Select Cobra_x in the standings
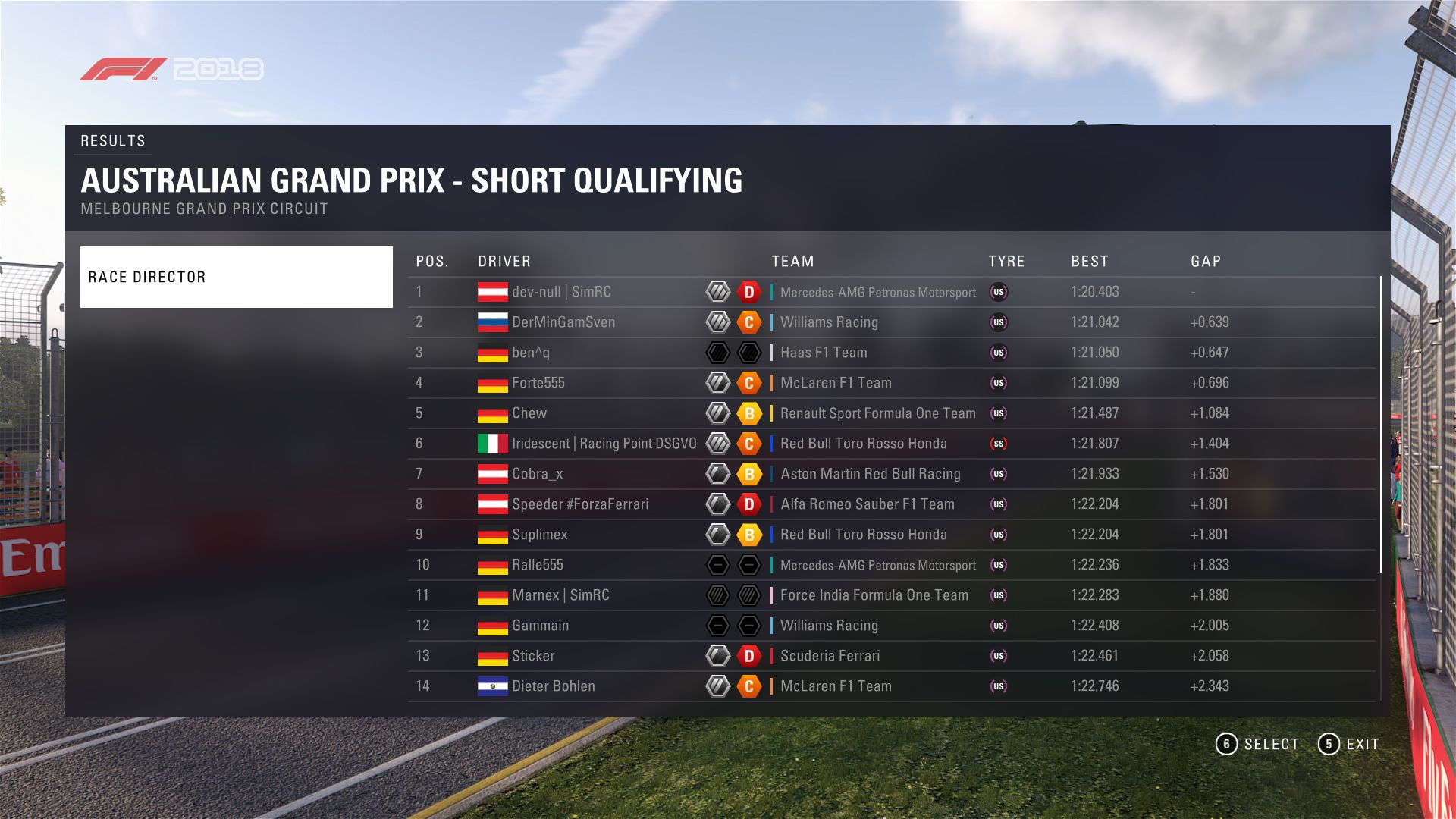 (x=538, y=474)
